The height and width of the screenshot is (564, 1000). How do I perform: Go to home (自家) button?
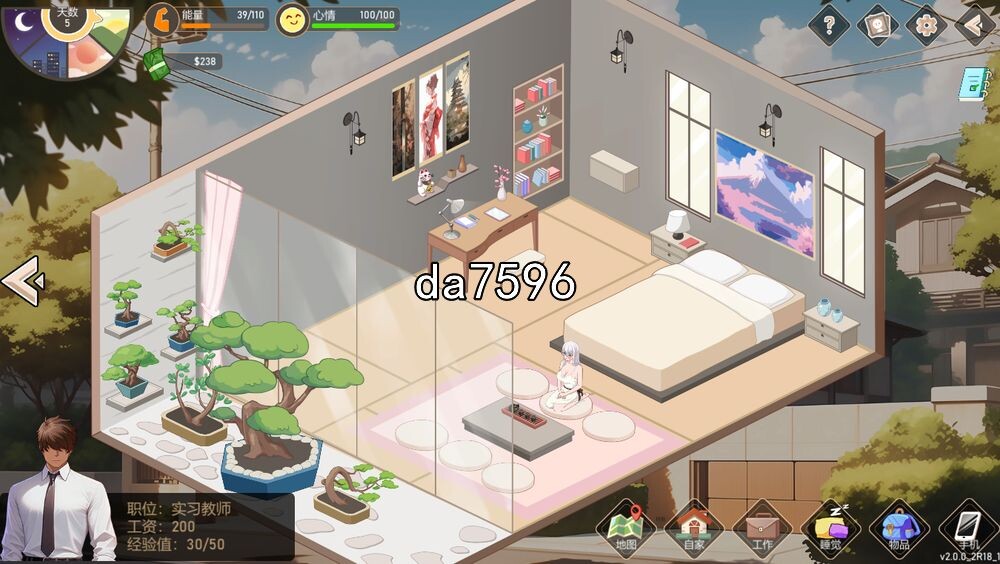point(693,527)
